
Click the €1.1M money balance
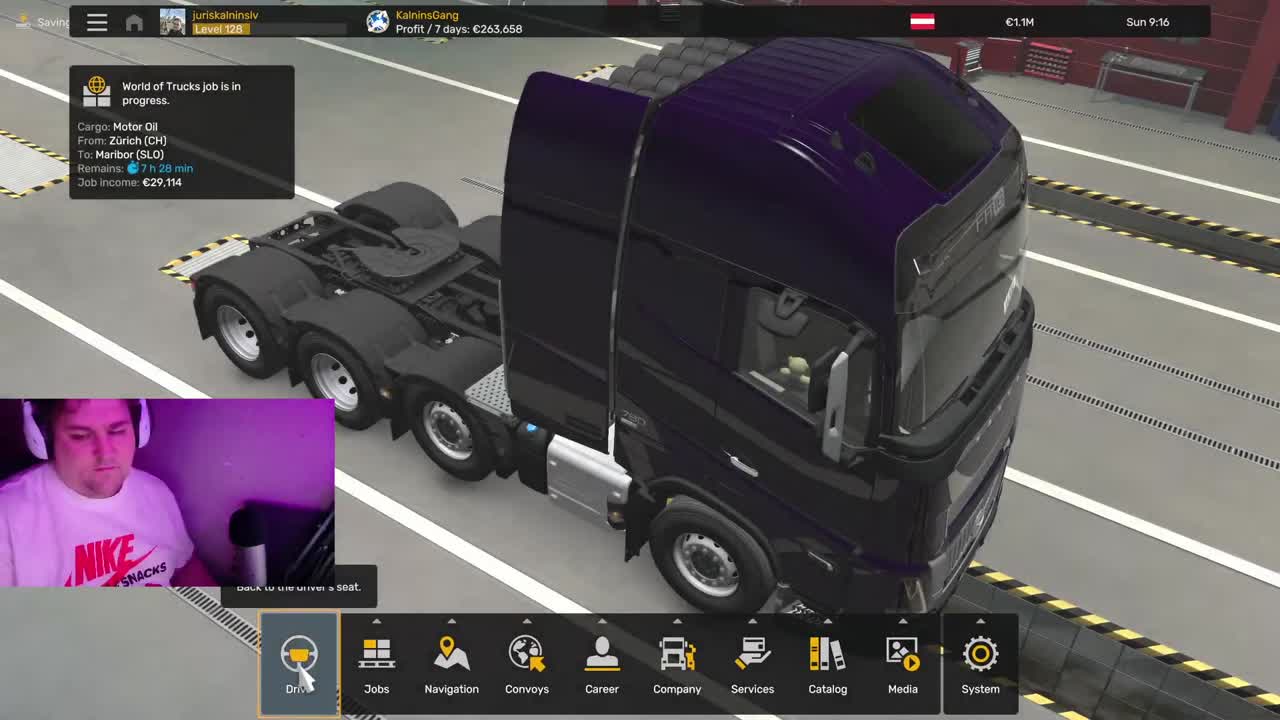[1019, 22]
